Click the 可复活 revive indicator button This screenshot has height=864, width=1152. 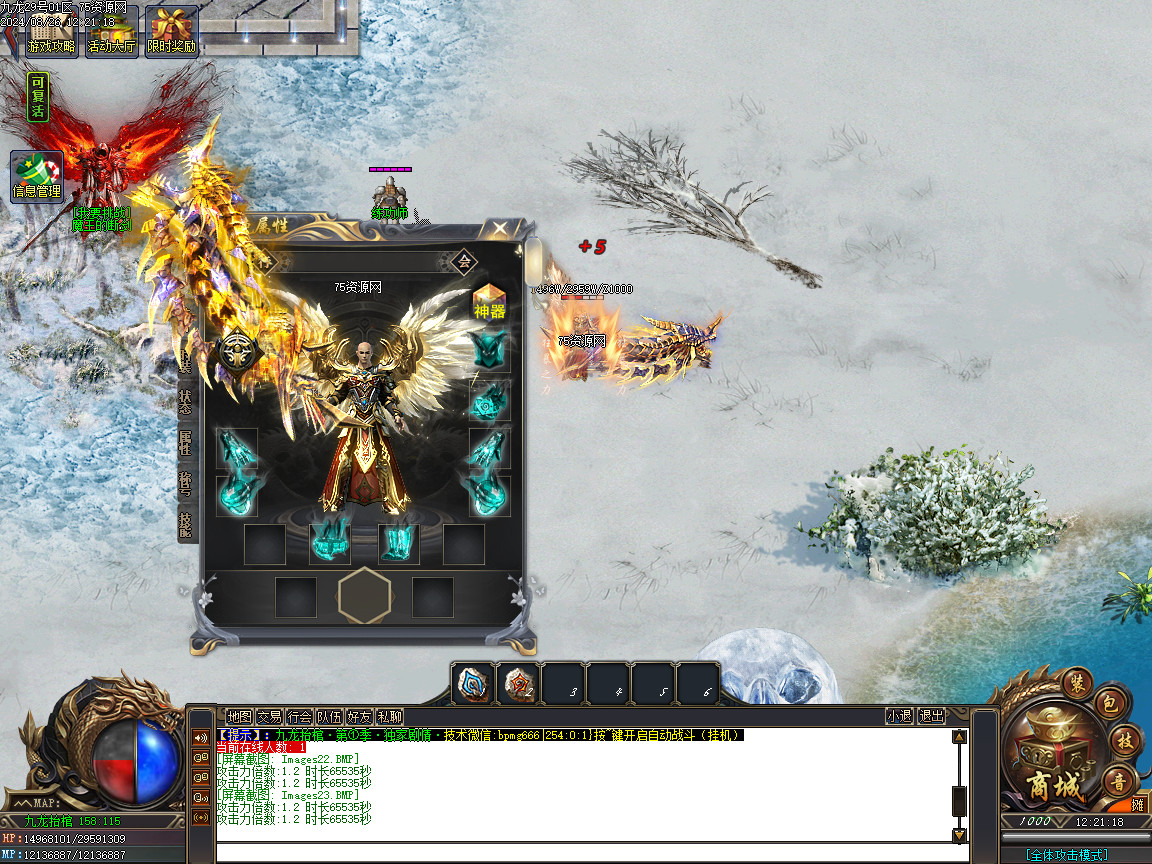tap(37, 97)
